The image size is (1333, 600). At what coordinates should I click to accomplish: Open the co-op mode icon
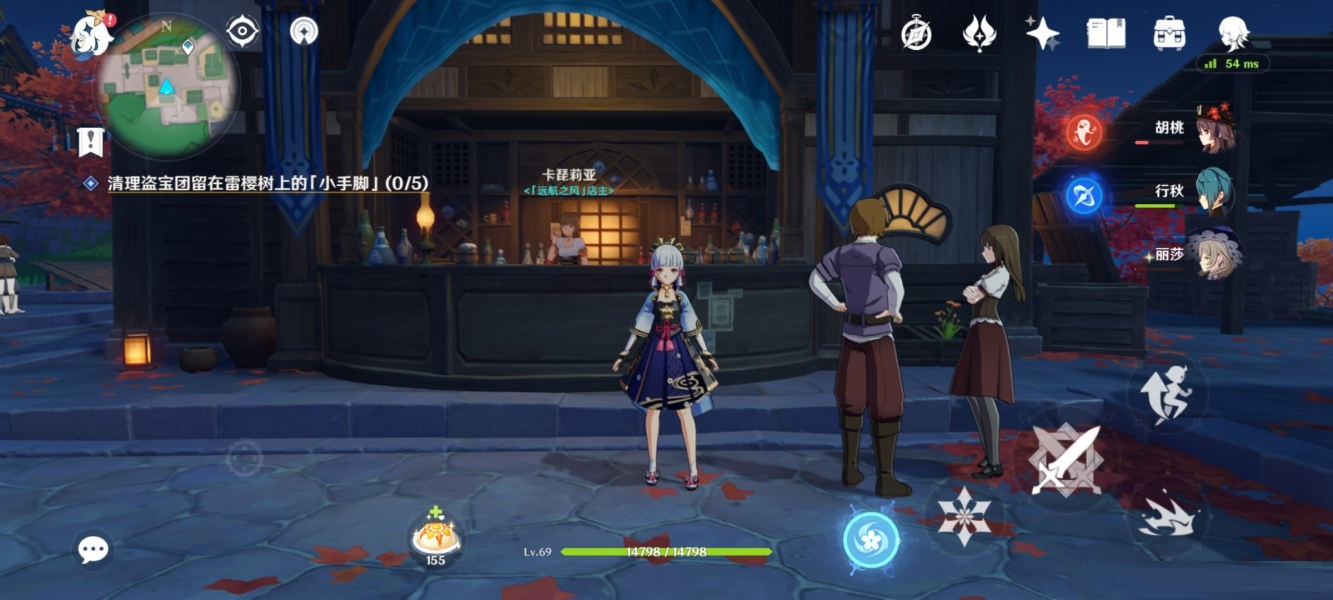(x=304, y=31)
